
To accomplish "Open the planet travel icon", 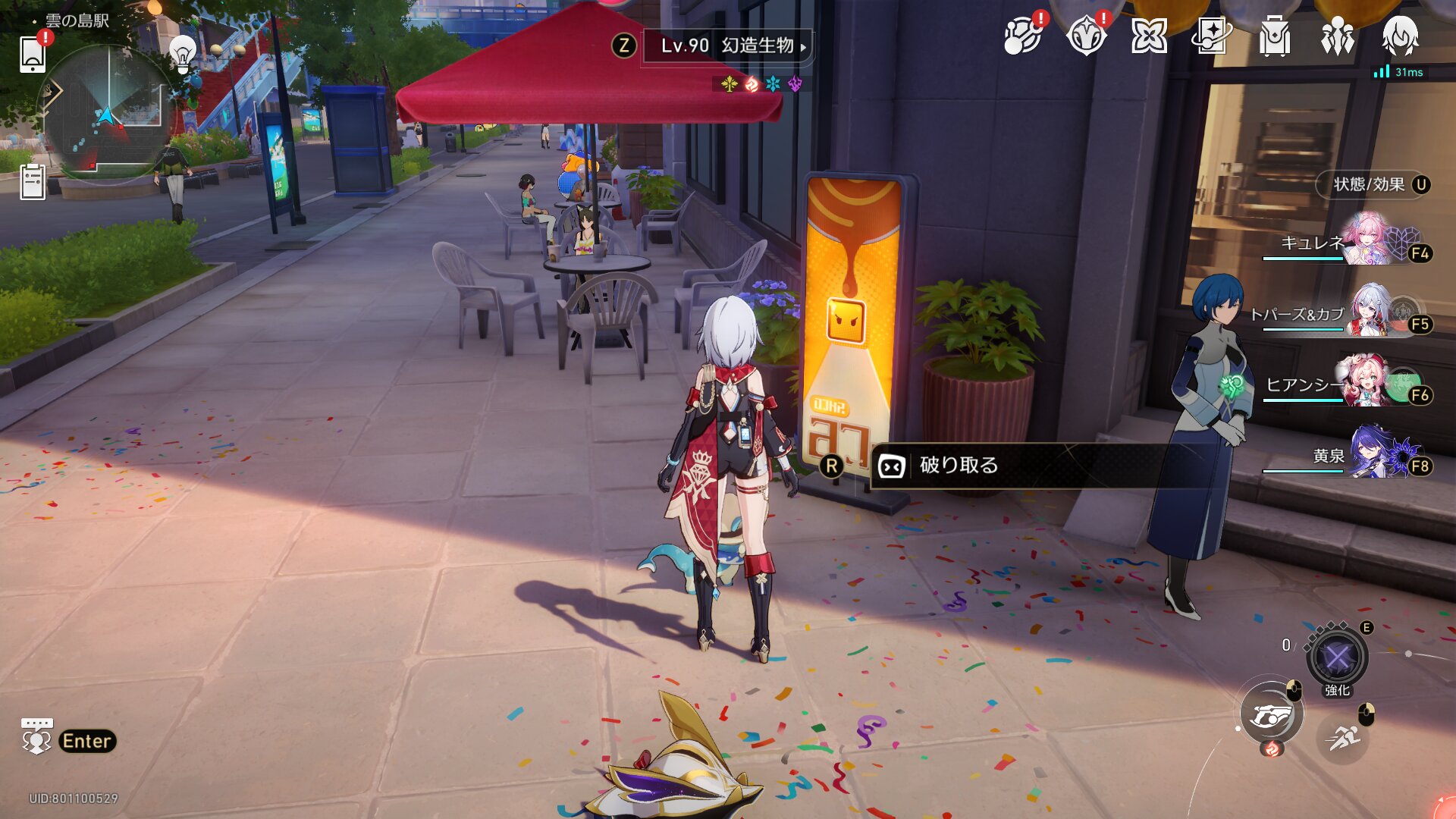I will coord(1022,36).
